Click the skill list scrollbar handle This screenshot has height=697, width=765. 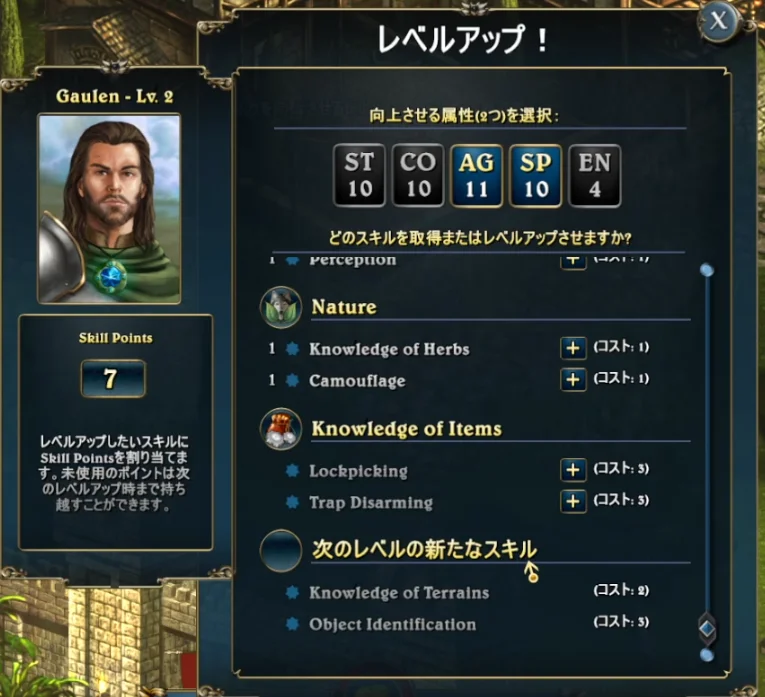tap(707, 626)
